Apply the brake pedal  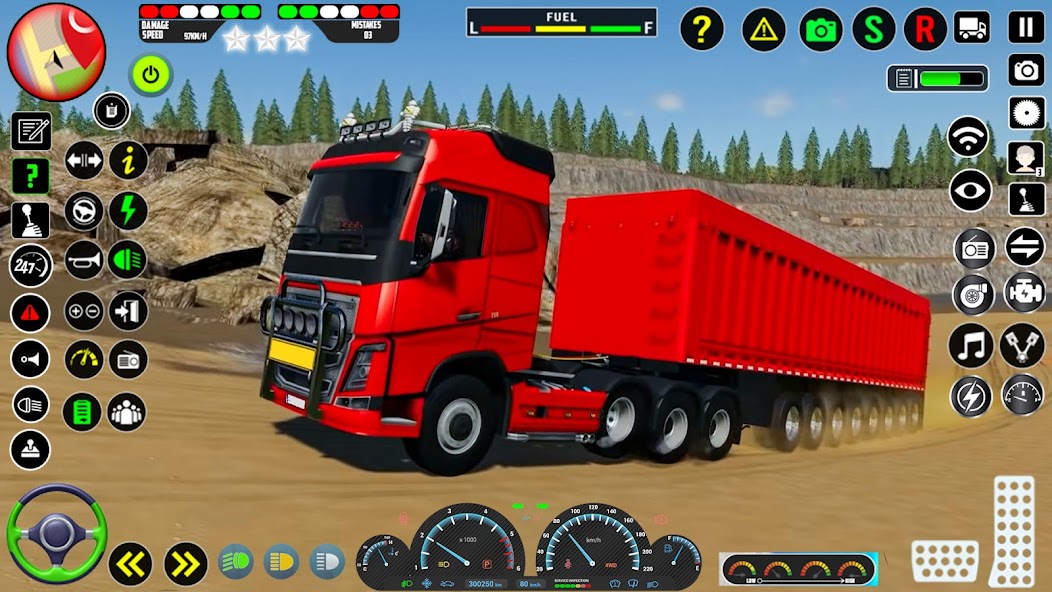point(944,561)
